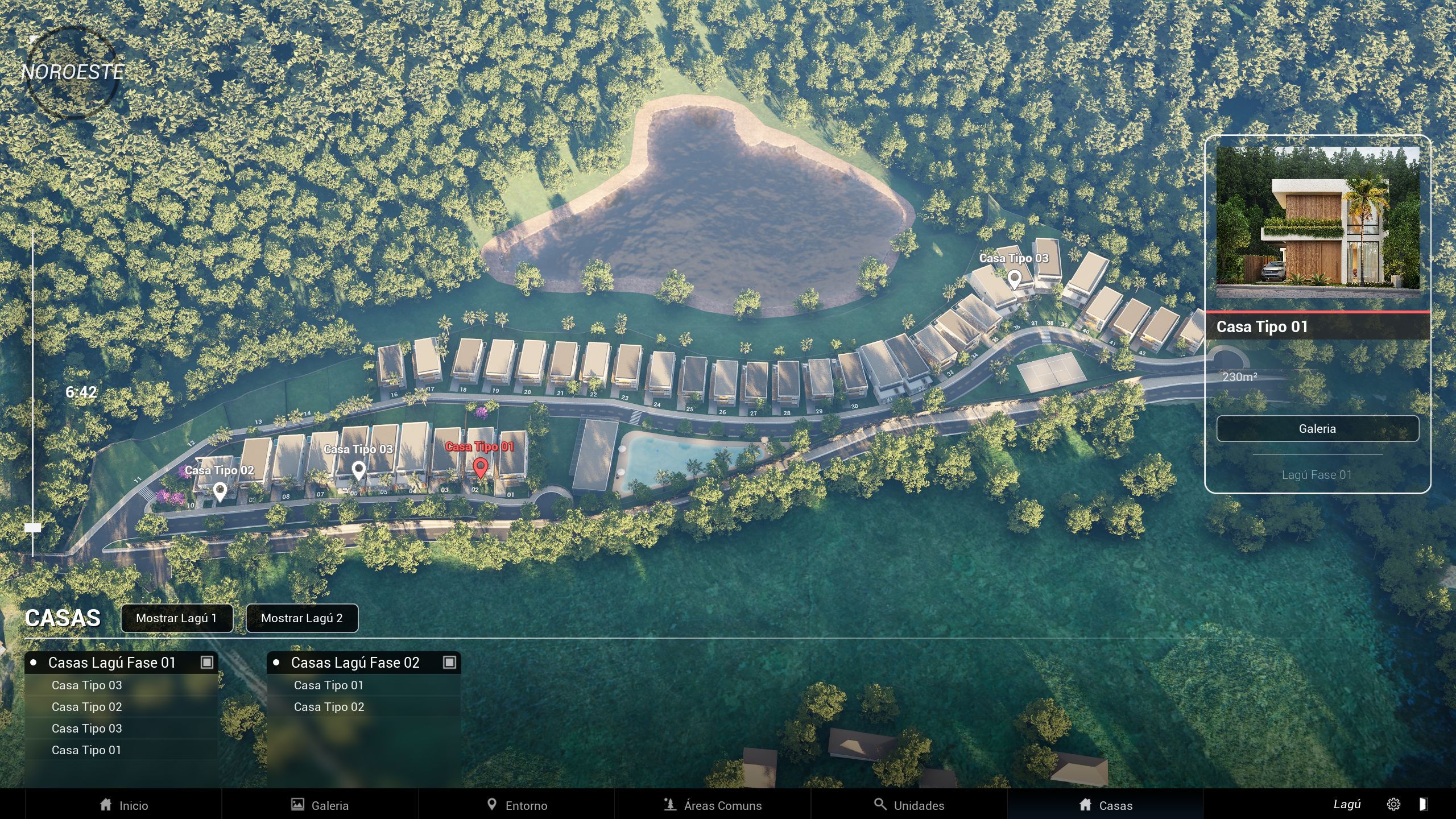Open the Áreas Comuns section
1456x819 pixels.
713,805
